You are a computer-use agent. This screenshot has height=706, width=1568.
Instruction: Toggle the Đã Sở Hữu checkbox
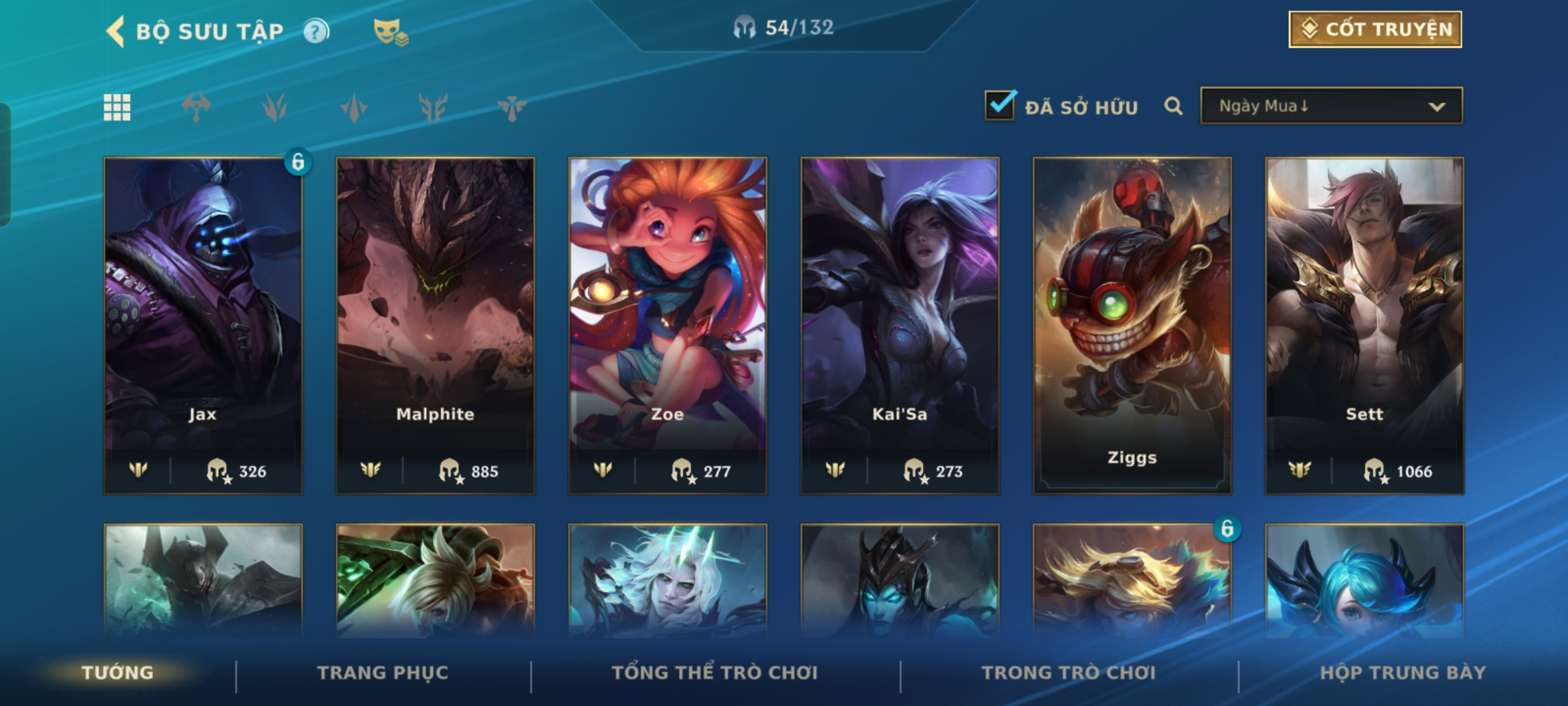pyautogui.click(x=1000, y=106)
